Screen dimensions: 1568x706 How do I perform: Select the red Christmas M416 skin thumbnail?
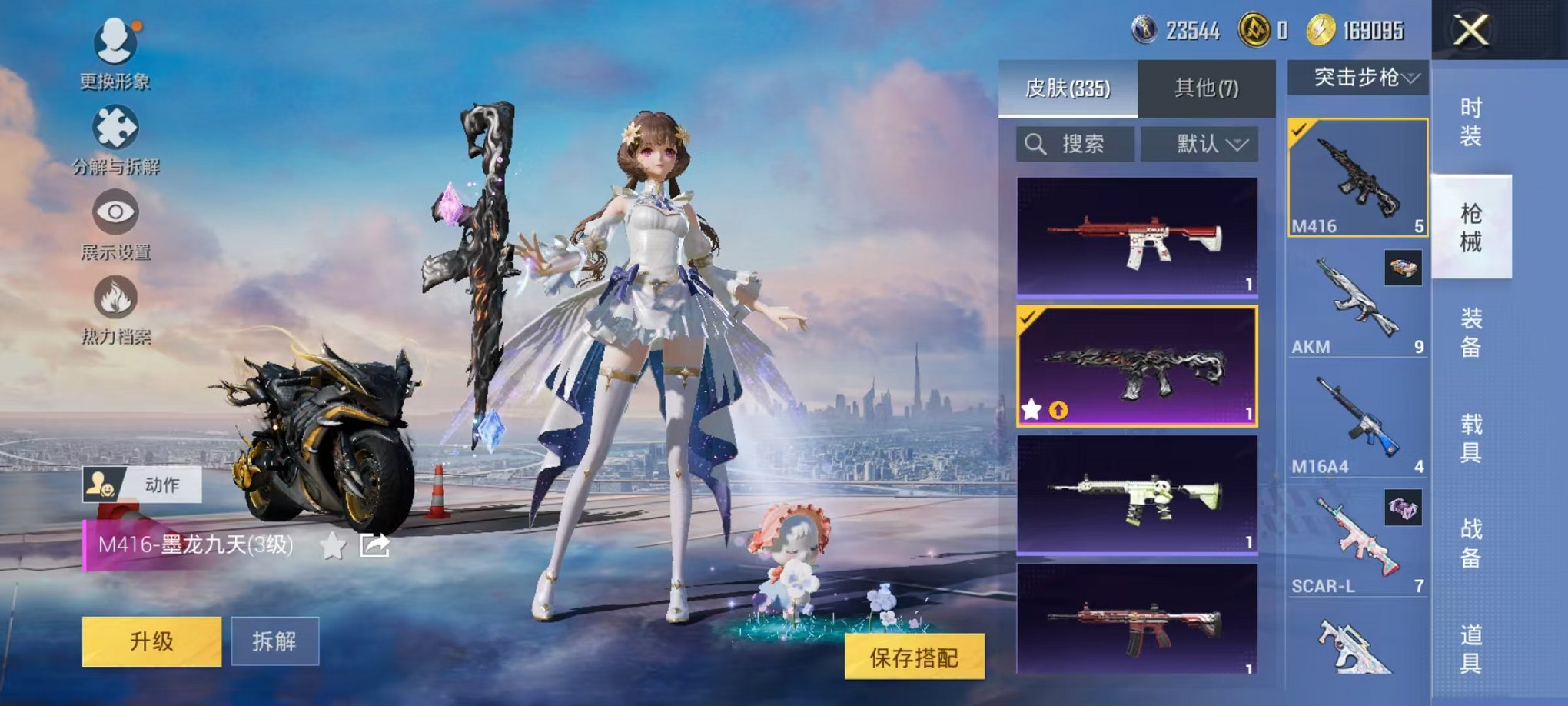[1140, 236]
